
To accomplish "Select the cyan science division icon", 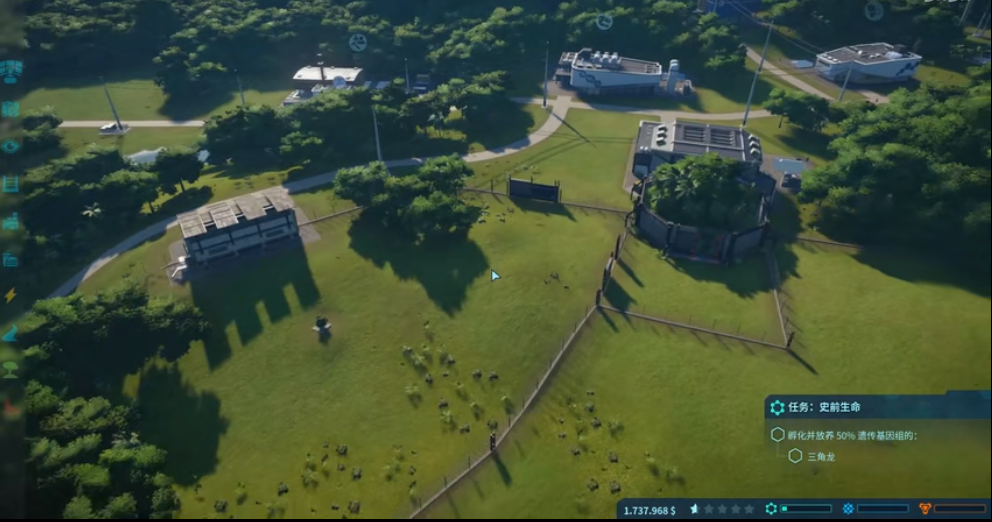I will (771, 509).
